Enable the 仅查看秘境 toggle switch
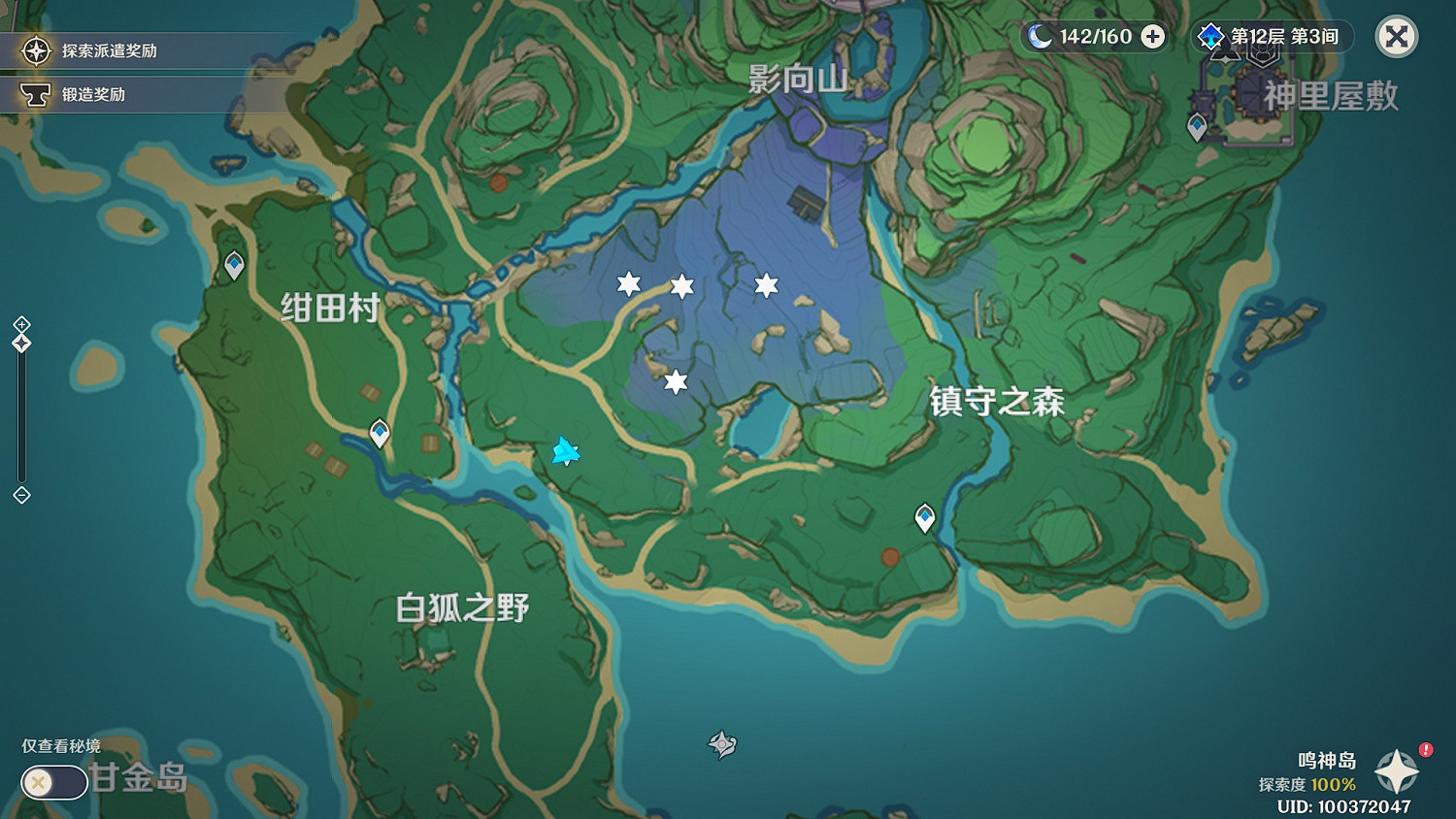 (52, 781)
